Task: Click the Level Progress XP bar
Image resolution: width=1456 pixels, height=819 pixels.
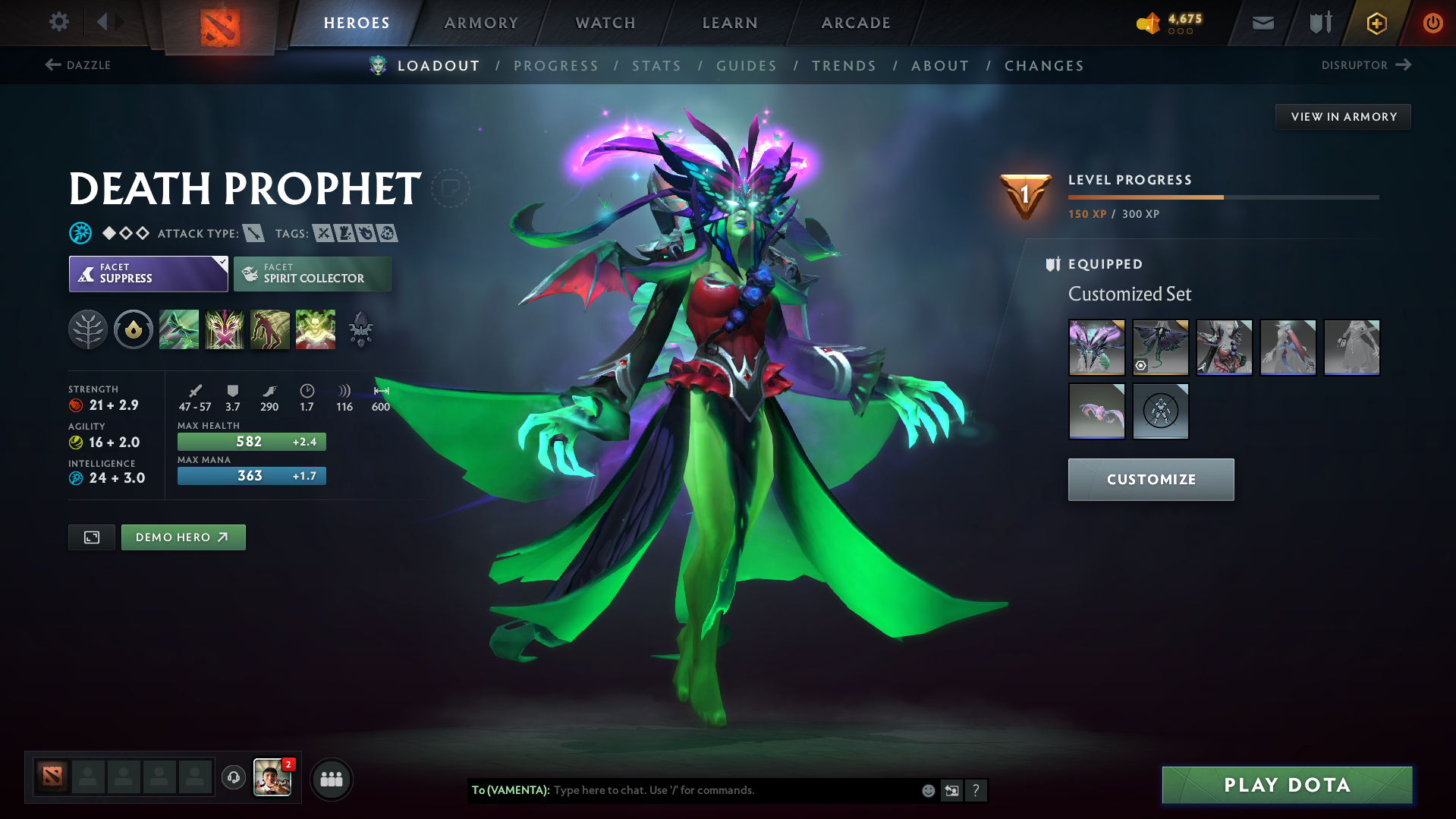Action: click(1222, 197)
